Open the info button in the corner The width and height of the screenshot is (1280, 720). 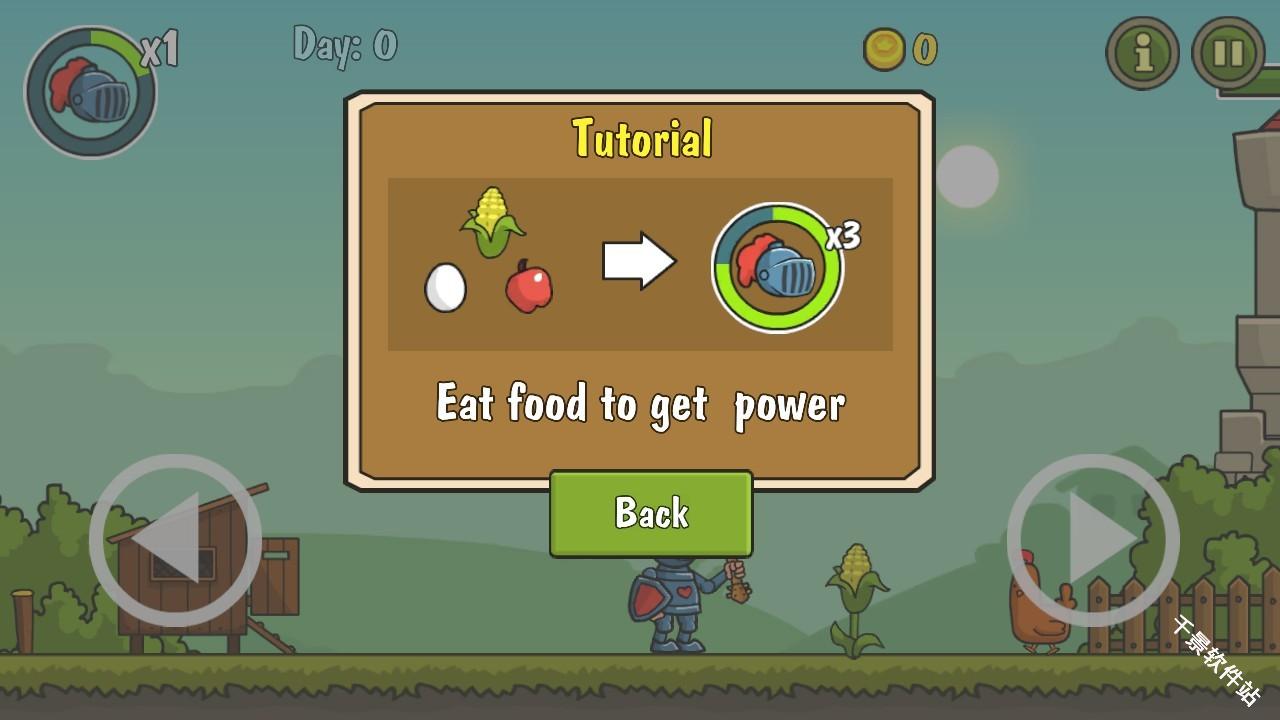(x=1142, y=53)
